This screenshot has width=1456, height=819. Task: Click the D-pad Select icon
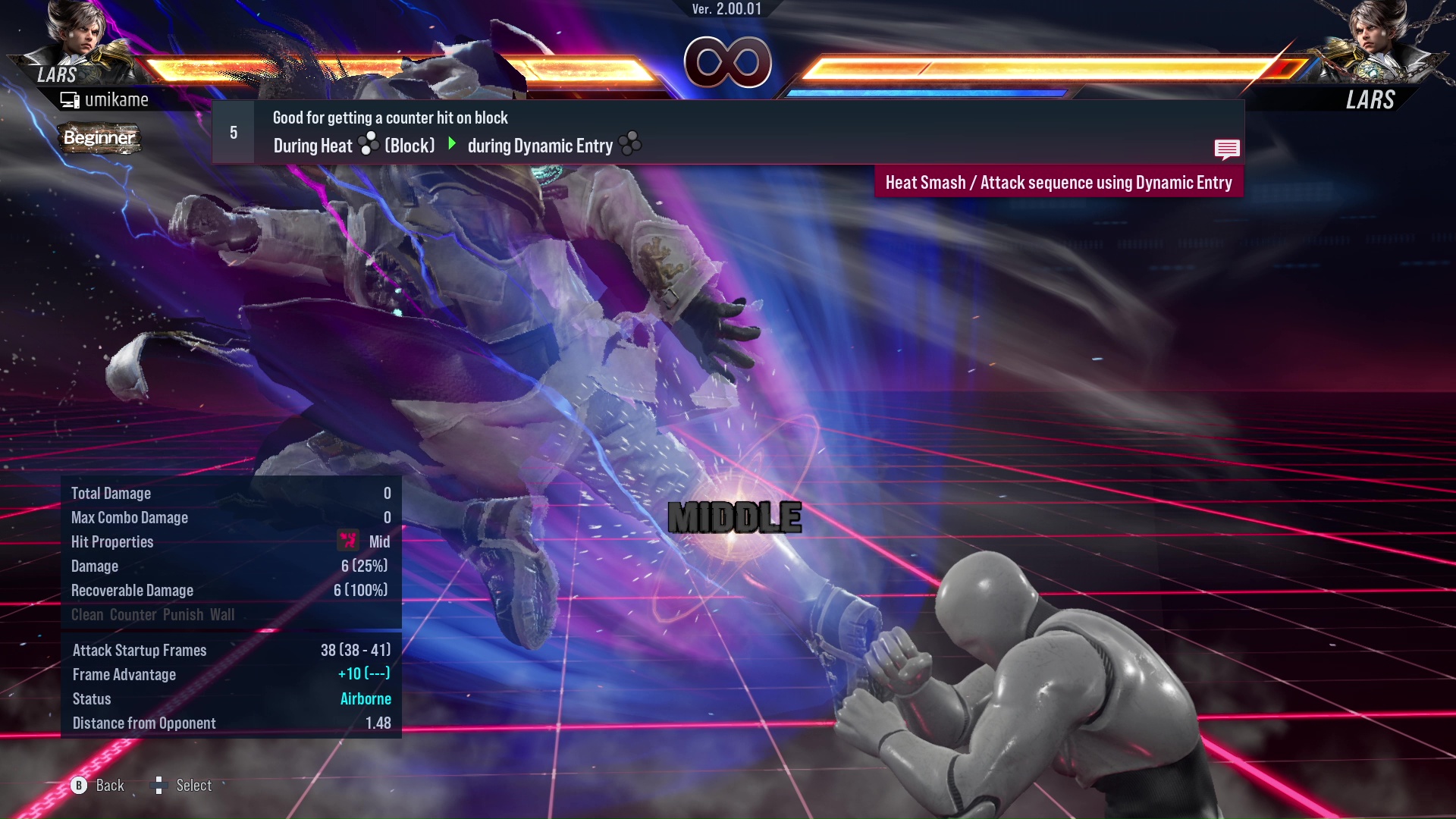(159, 785)
